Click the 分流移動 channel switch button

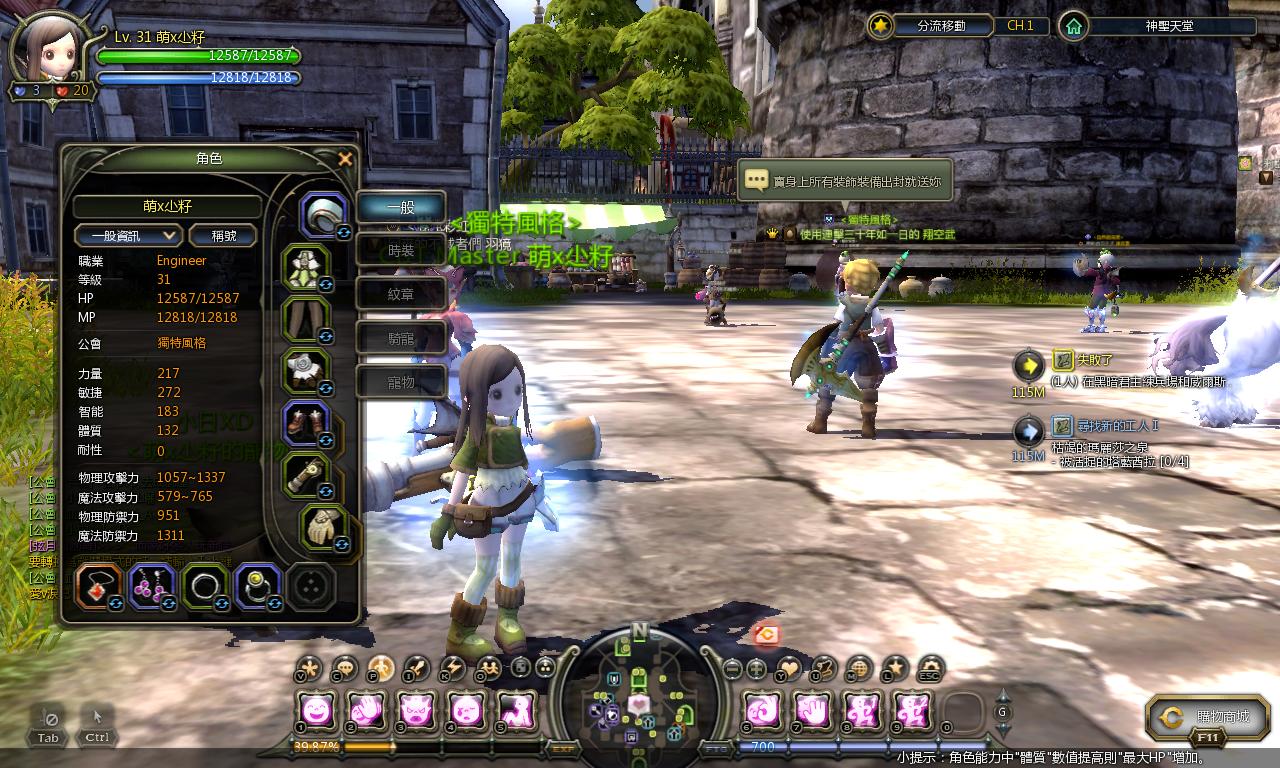928,26
